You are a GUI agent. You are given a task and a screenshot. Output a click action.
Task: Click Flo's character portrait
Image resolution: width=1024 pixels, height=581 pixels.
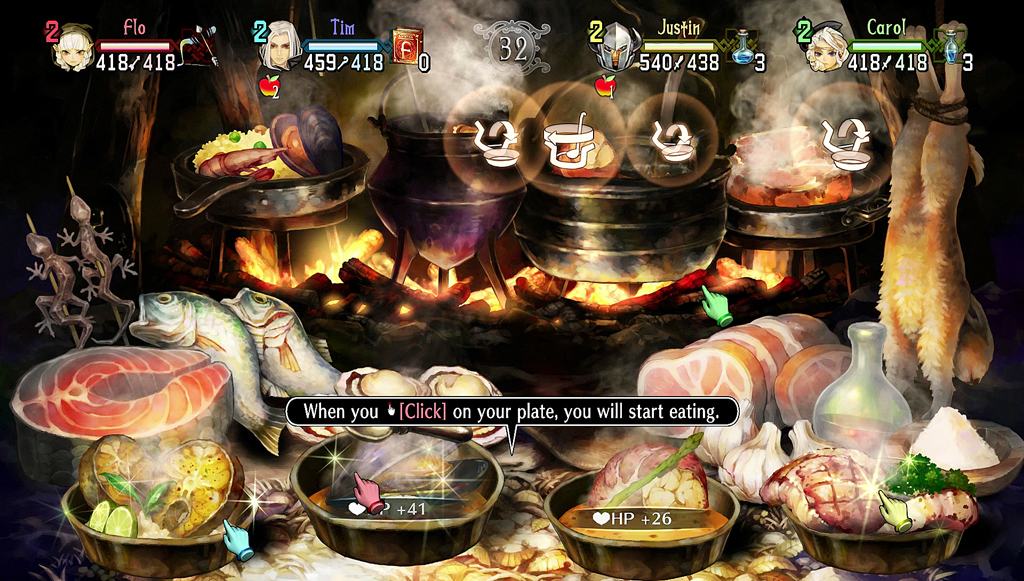pos(71,46)
